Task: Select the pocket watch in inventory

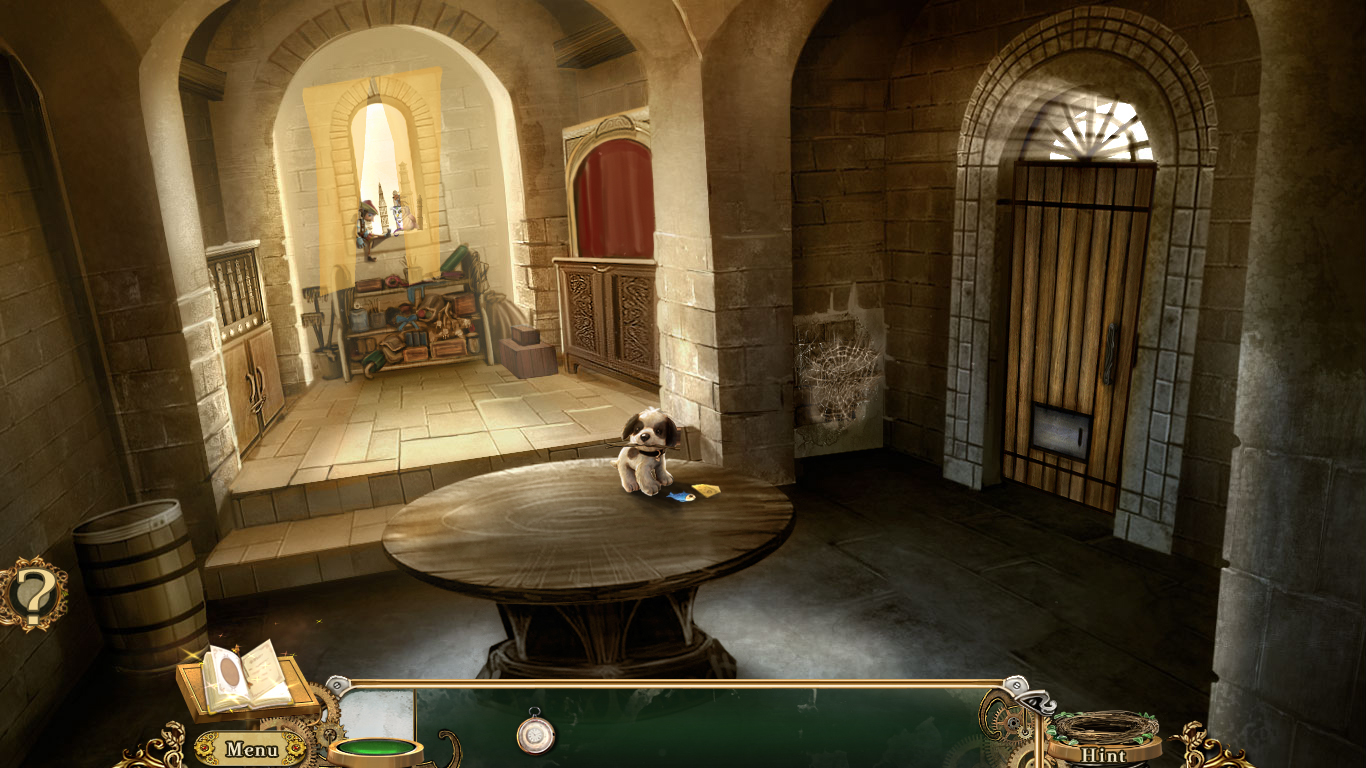Action: 537,734
